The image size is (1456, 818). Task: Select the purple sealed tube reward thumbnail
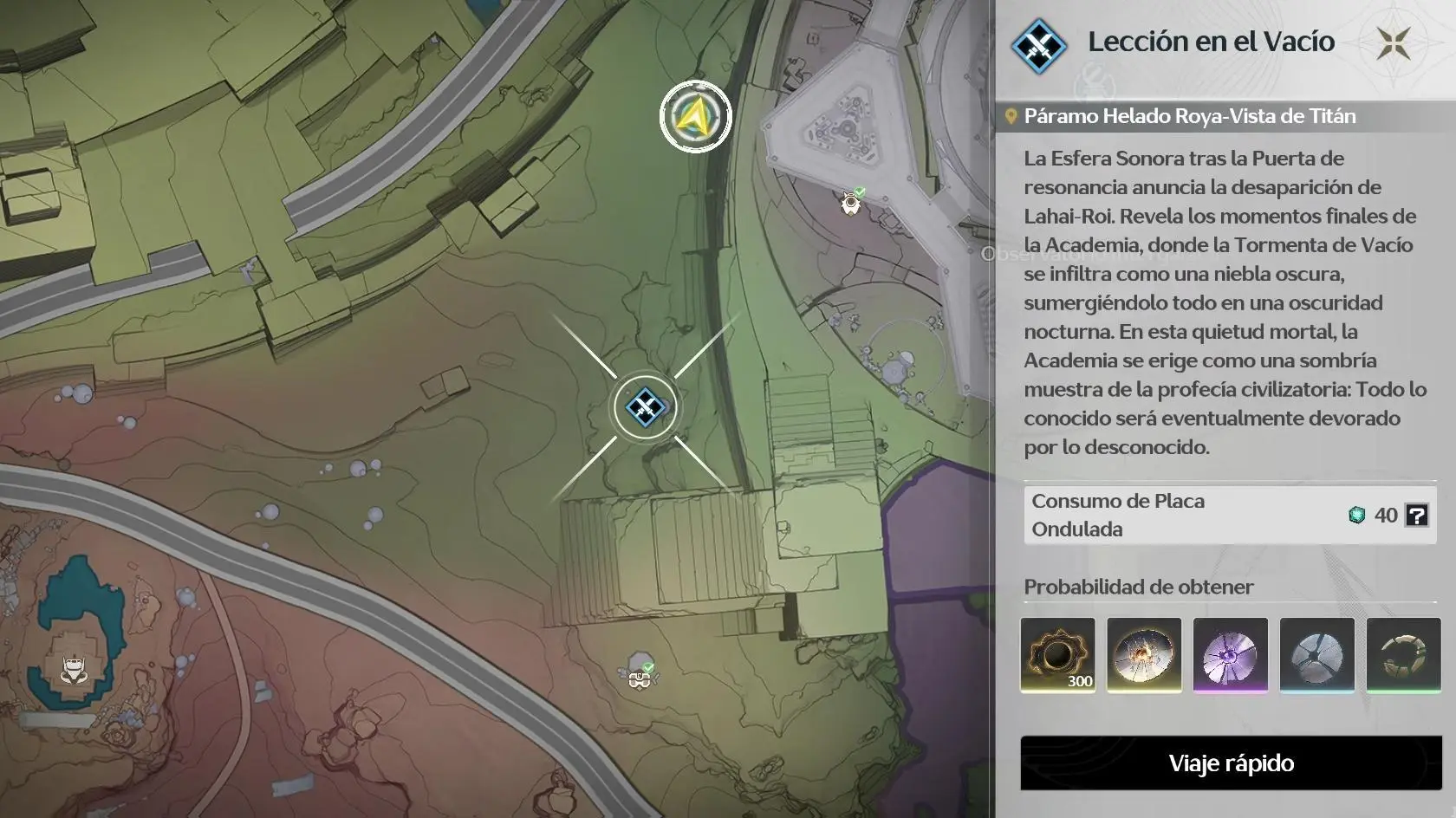1231,656
